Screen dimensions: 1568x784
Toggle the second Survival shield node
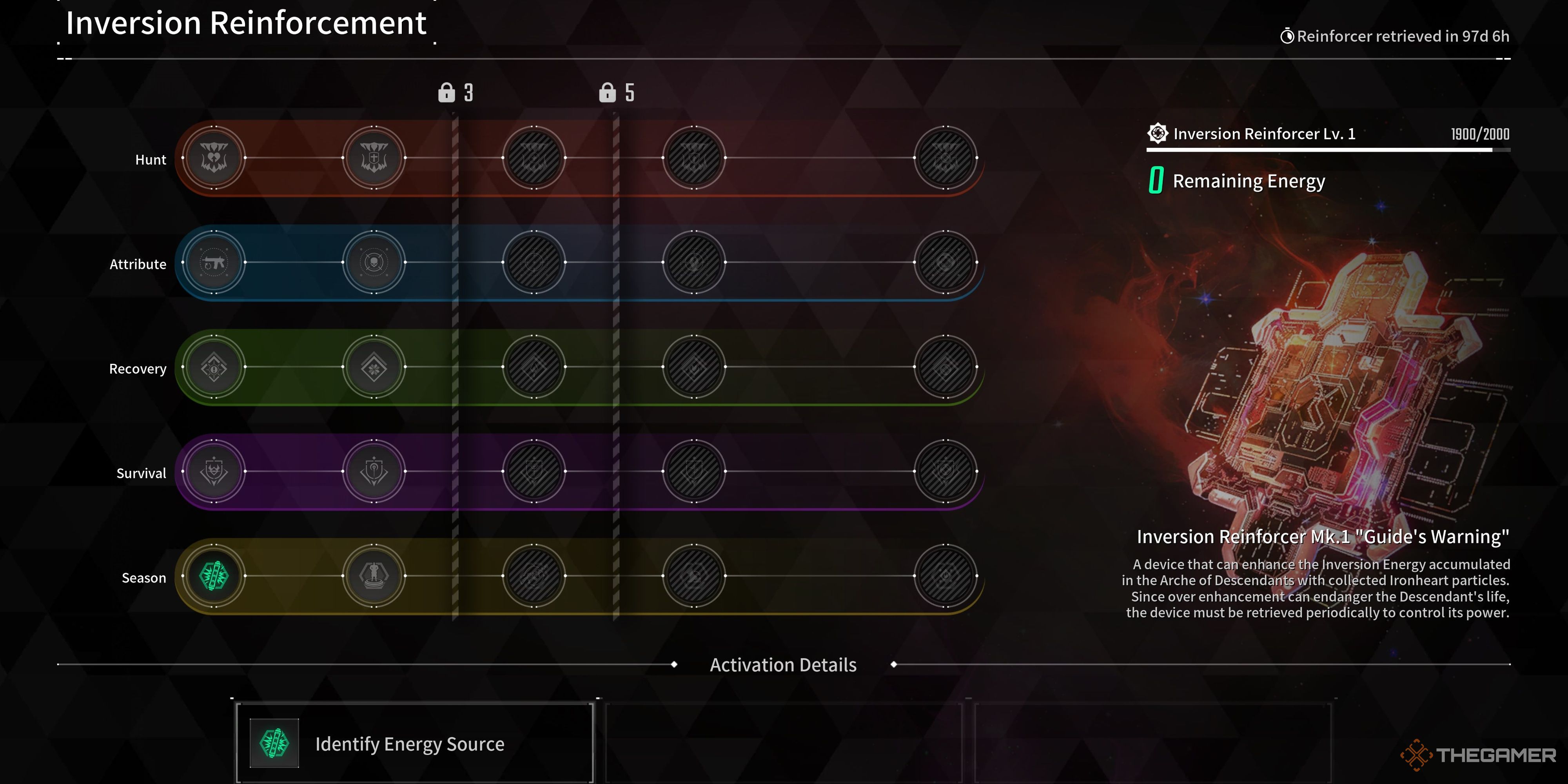point(374,472)
